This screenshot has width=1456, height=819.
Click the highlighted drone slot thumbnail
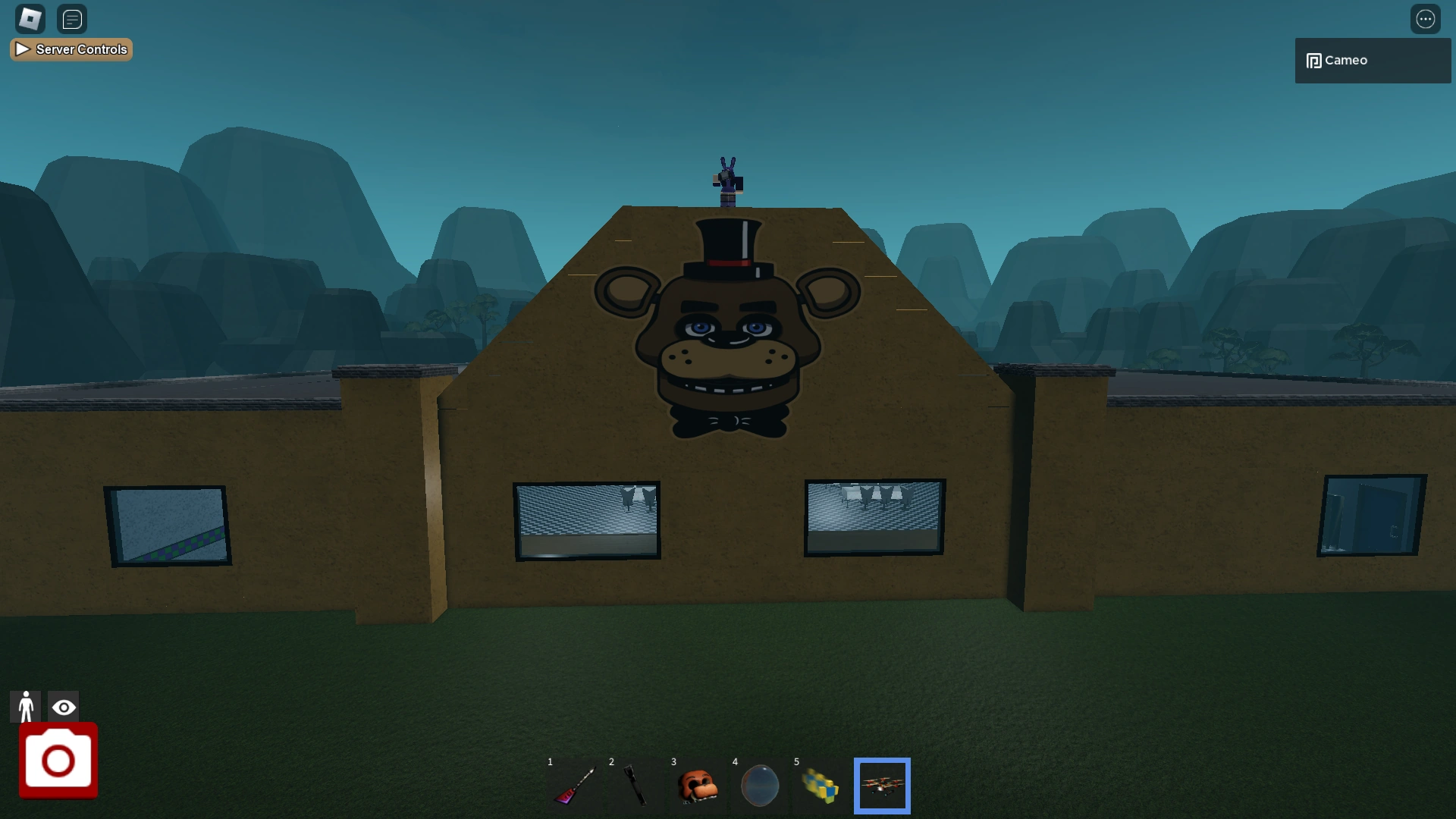[882, 786]
